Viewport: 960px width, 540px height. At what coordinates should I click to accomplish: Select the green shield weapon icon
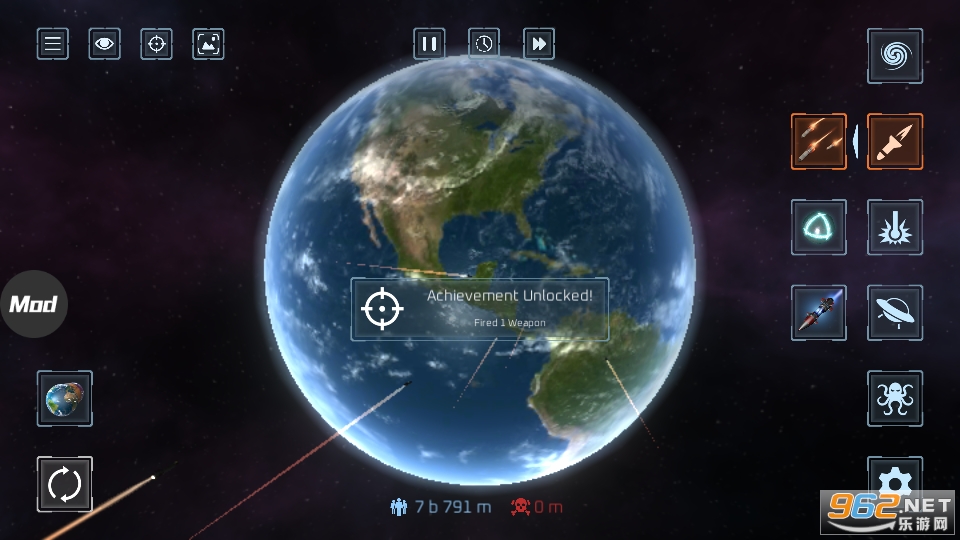819,227
